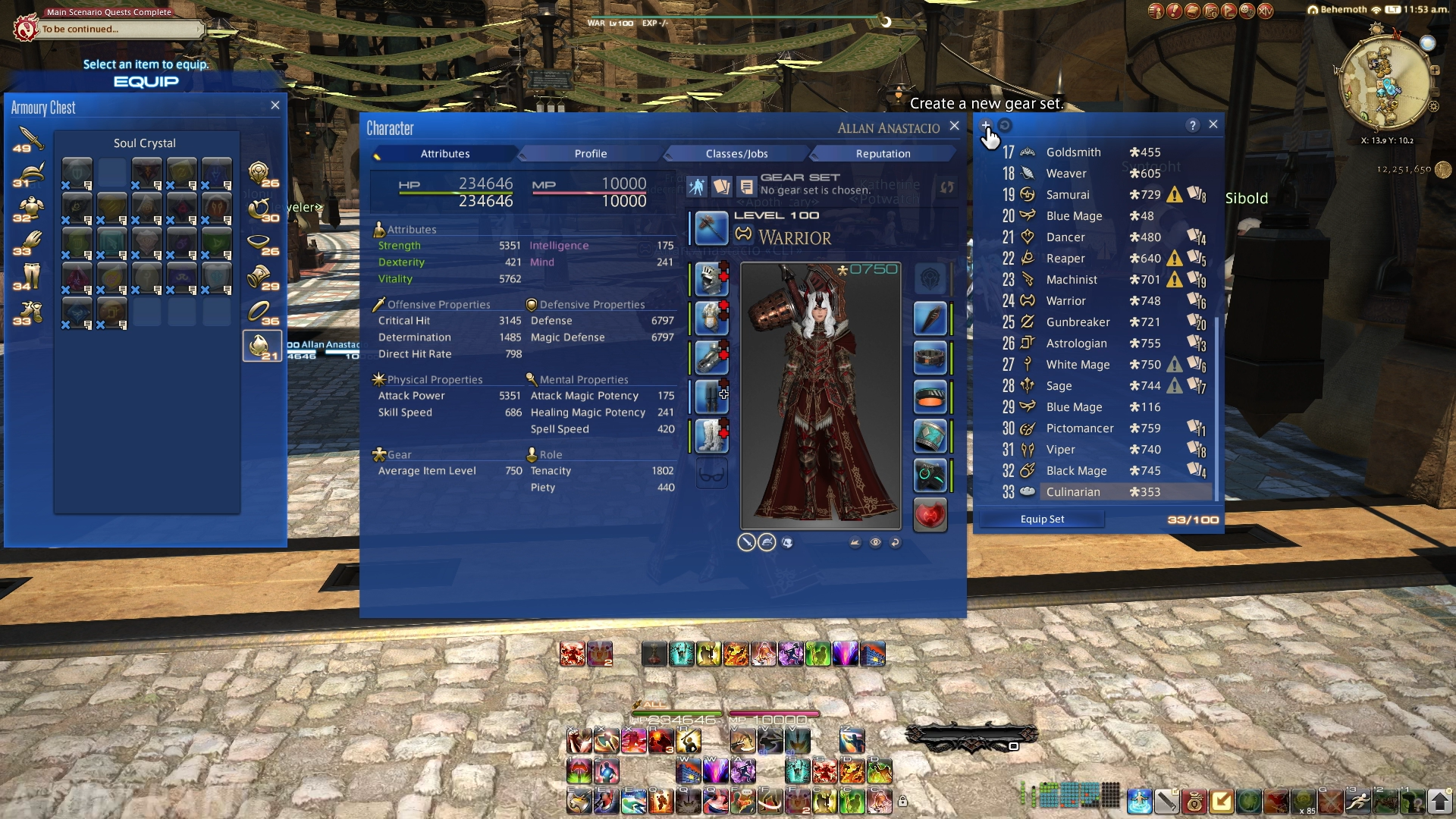Close the Armoury Chest panel
1456x819 pixels.
[x=275, y=105]
